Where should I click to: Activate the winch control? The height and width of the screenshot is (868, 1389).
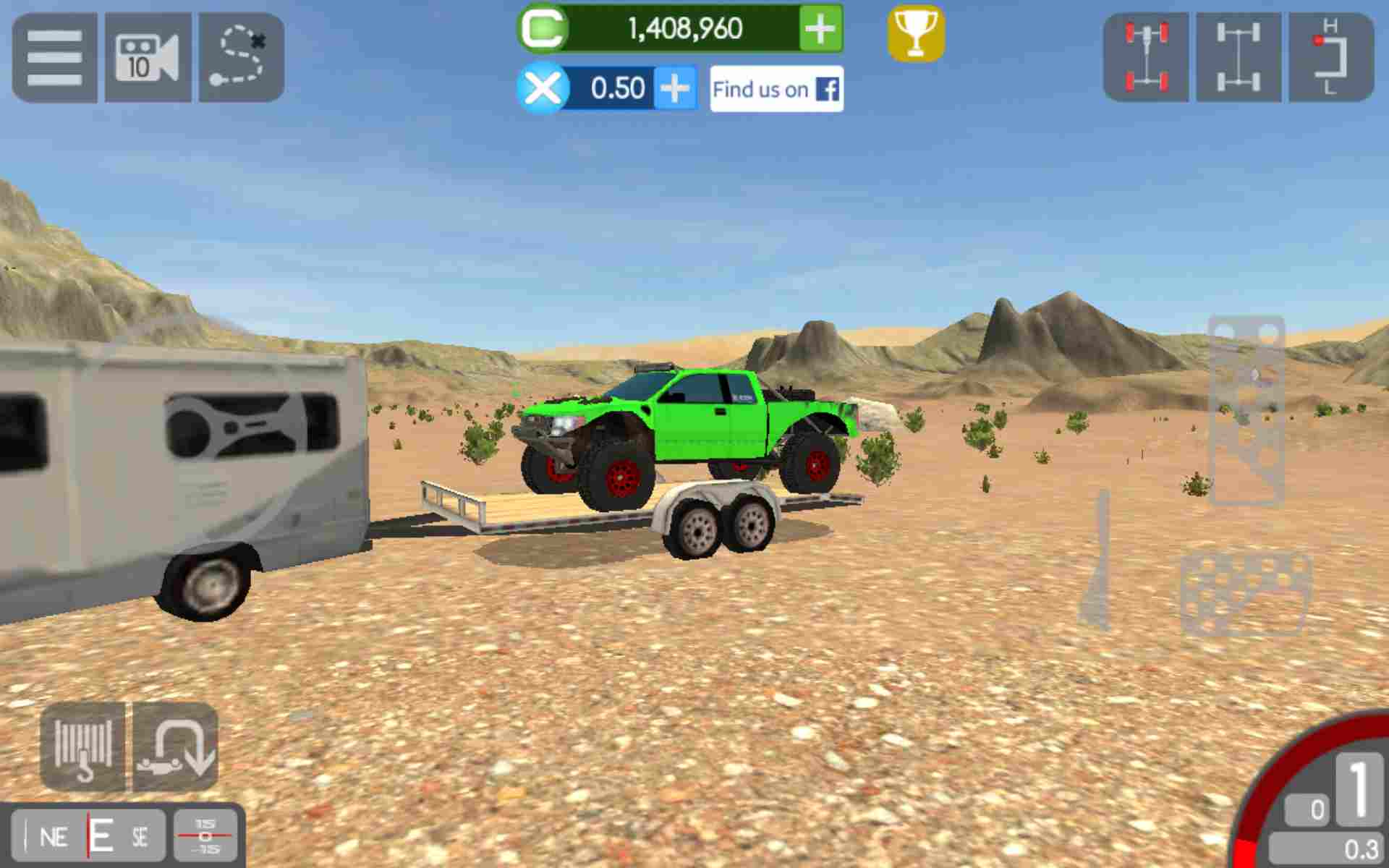tap(82, 748)
